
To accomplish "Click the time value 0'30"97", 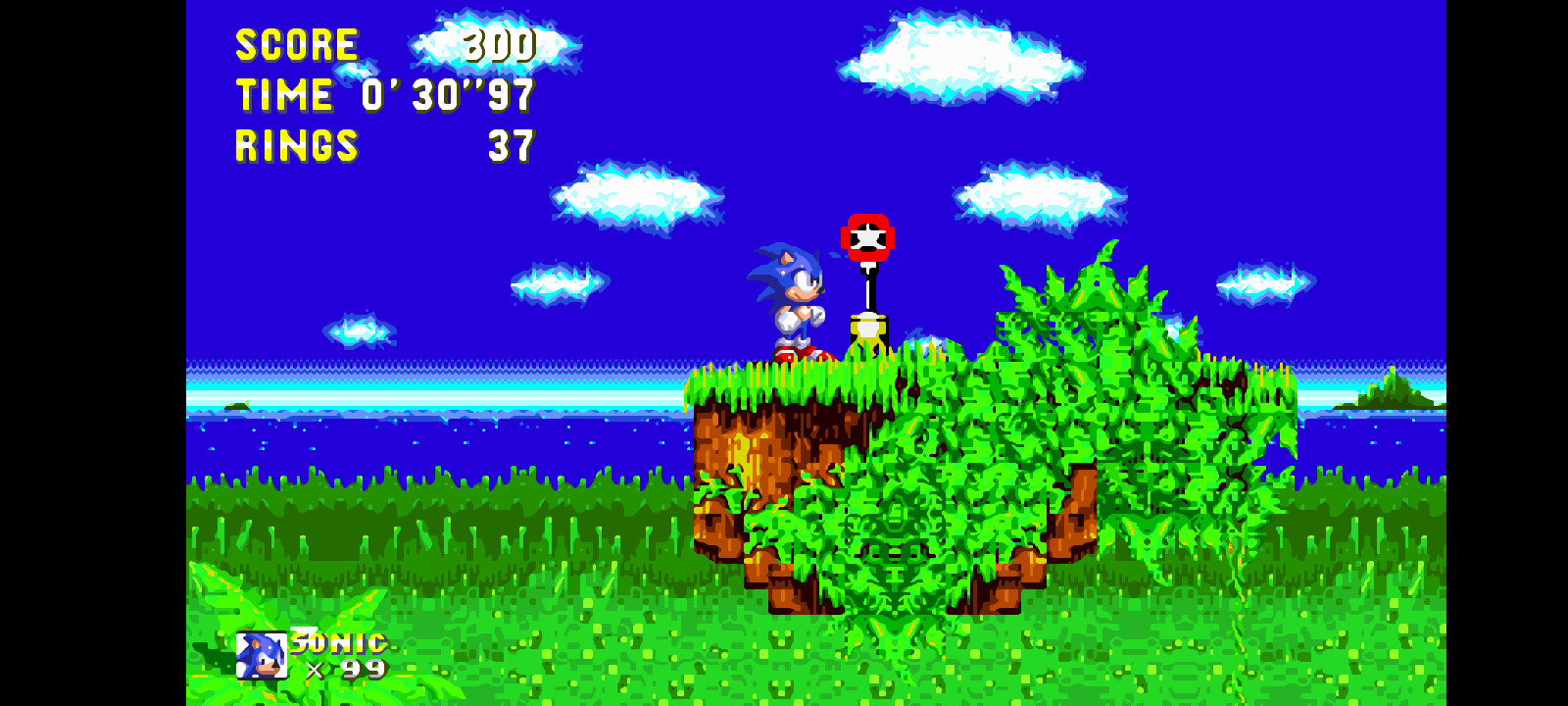I will (446, 95).
